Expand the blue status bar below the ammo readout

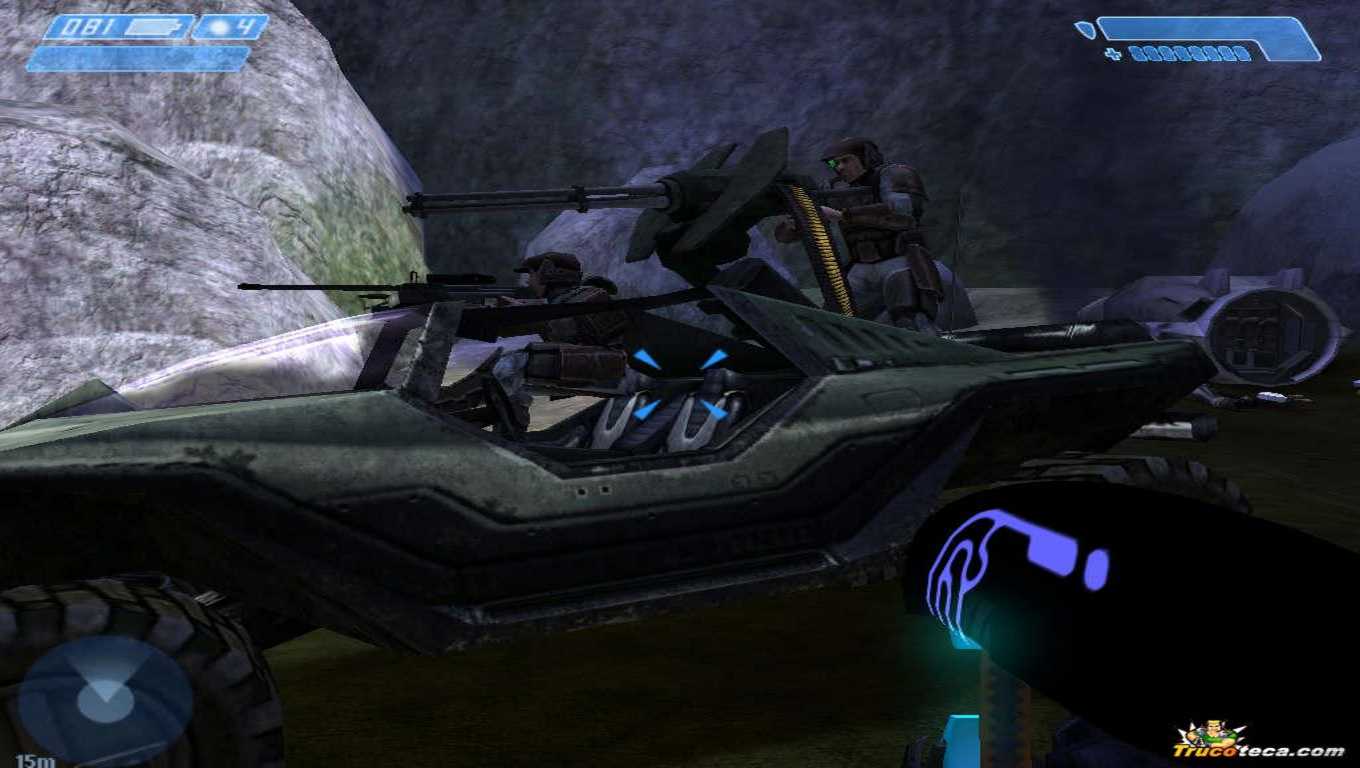click(x=135, y=58)
